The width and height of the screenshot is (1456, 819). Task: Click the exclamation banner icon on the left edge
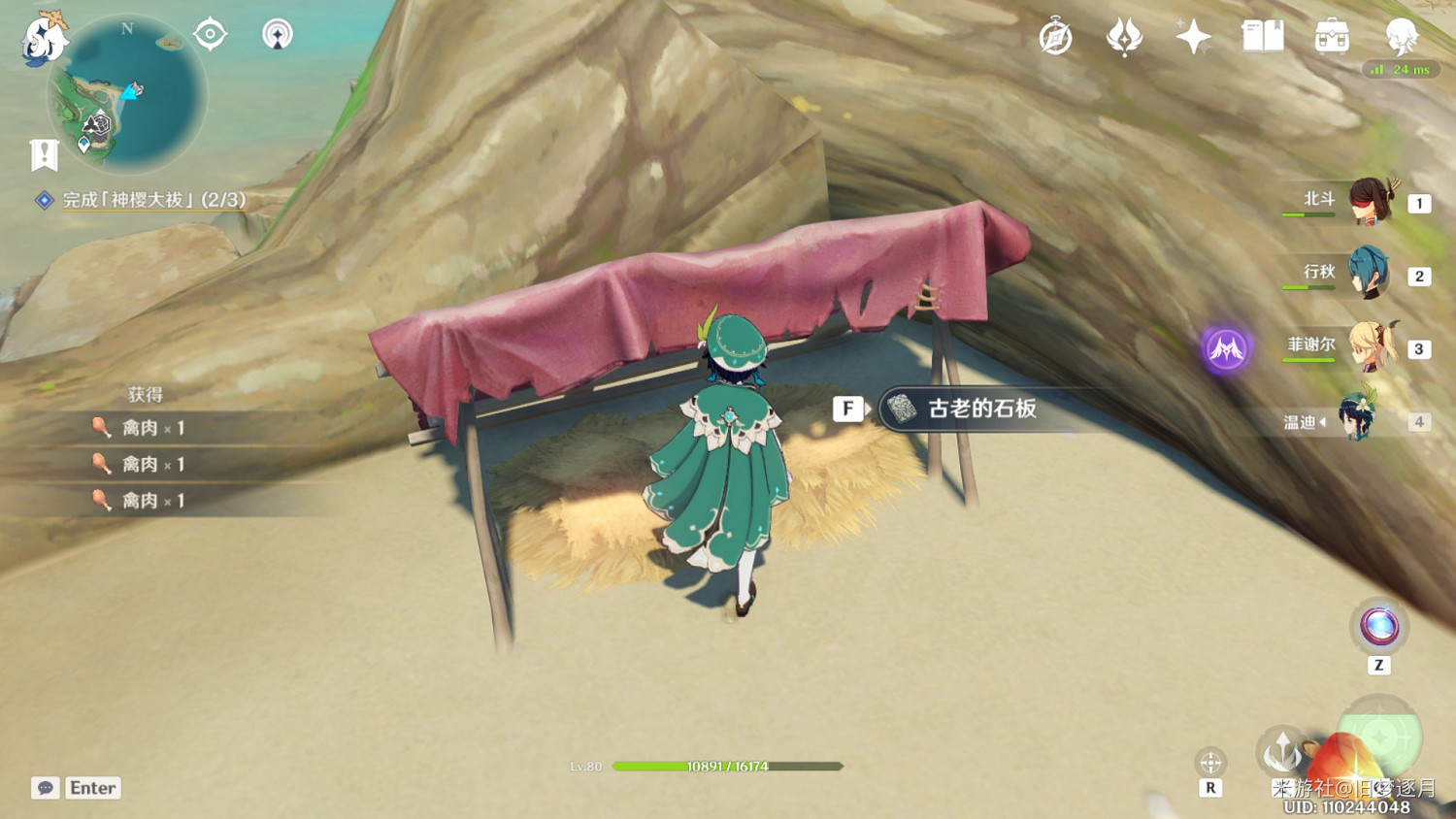click(43, 153)
